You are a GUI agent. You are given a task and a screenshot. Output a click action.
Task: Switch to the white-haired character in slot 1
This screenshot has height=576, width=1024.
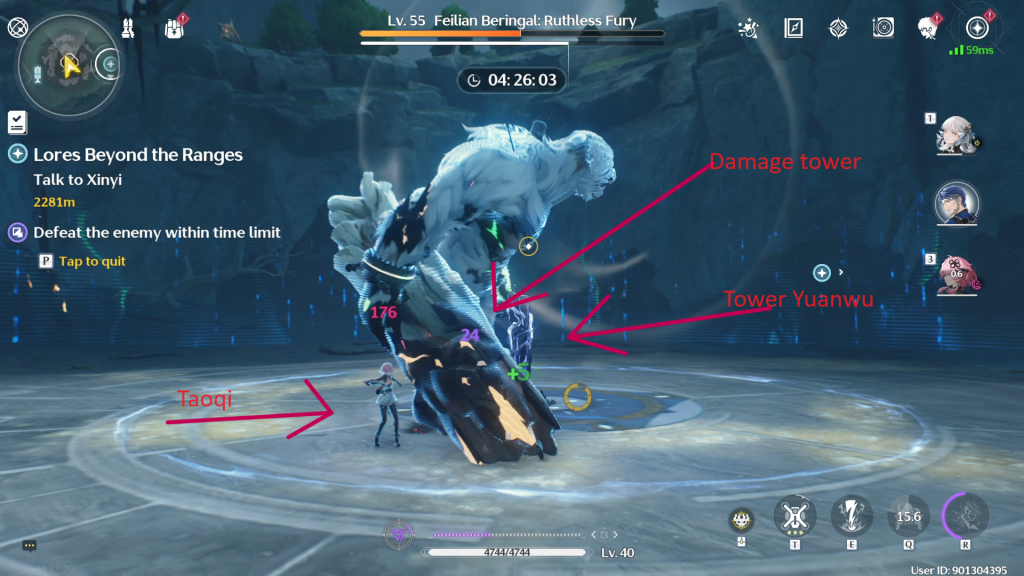coord(954,137)
